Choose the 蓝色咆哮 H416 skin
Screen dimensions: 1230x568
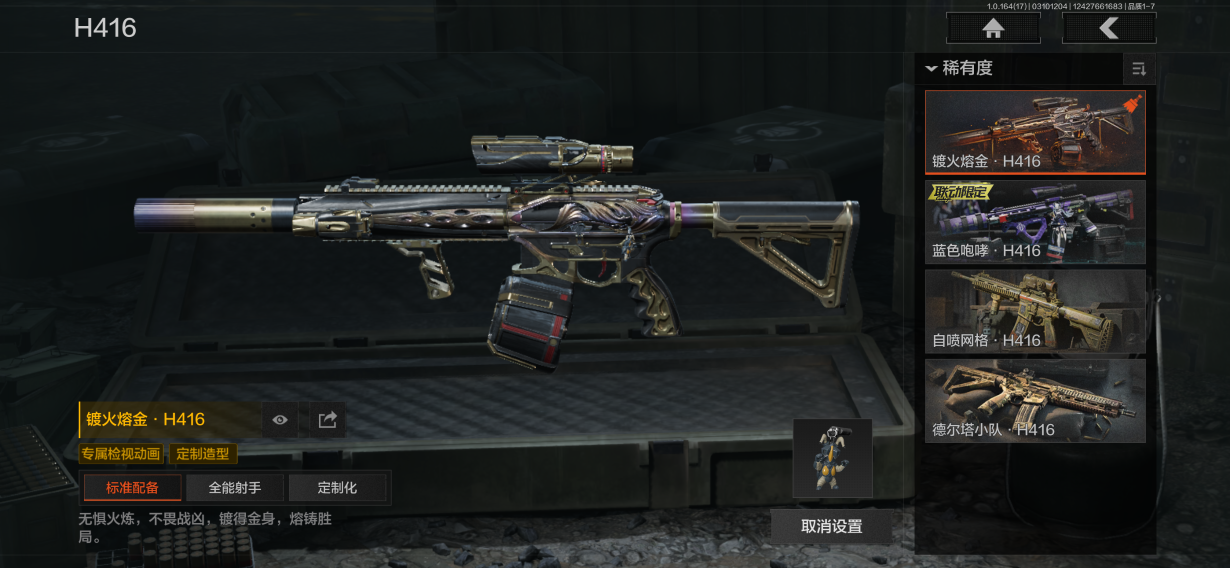(1035, 222)
